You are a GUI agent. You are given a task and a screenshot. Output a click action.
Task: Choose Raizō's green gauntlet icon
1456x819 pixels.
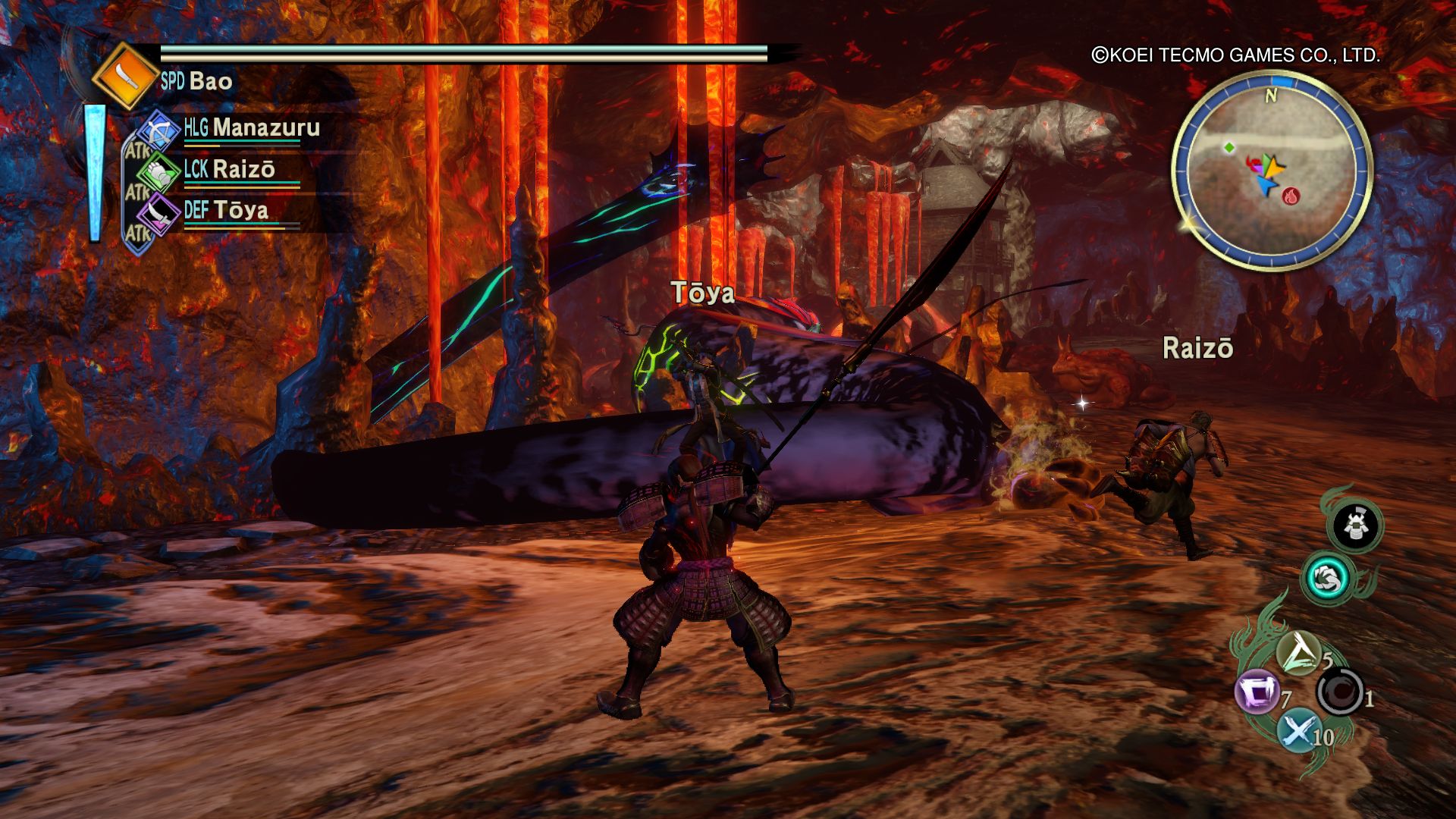158,171
